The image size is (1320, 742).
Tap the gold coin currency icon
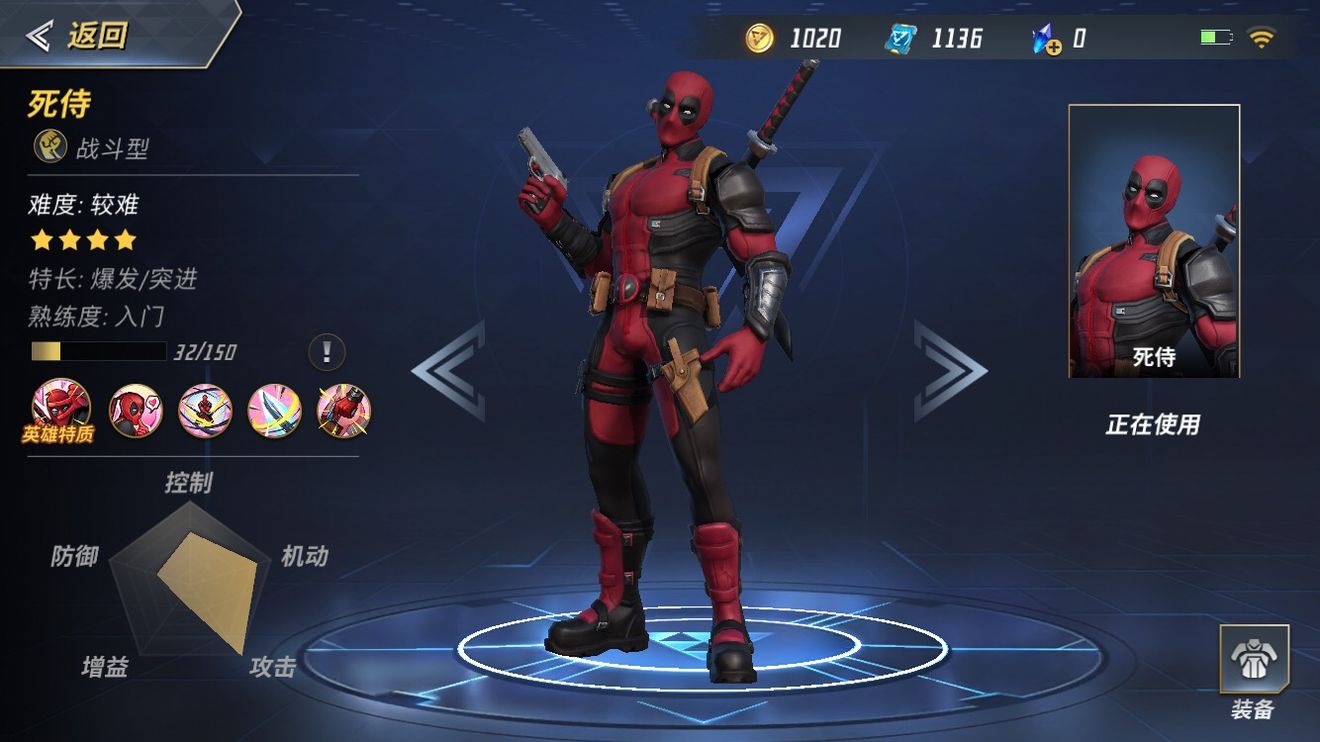point(760,39)
